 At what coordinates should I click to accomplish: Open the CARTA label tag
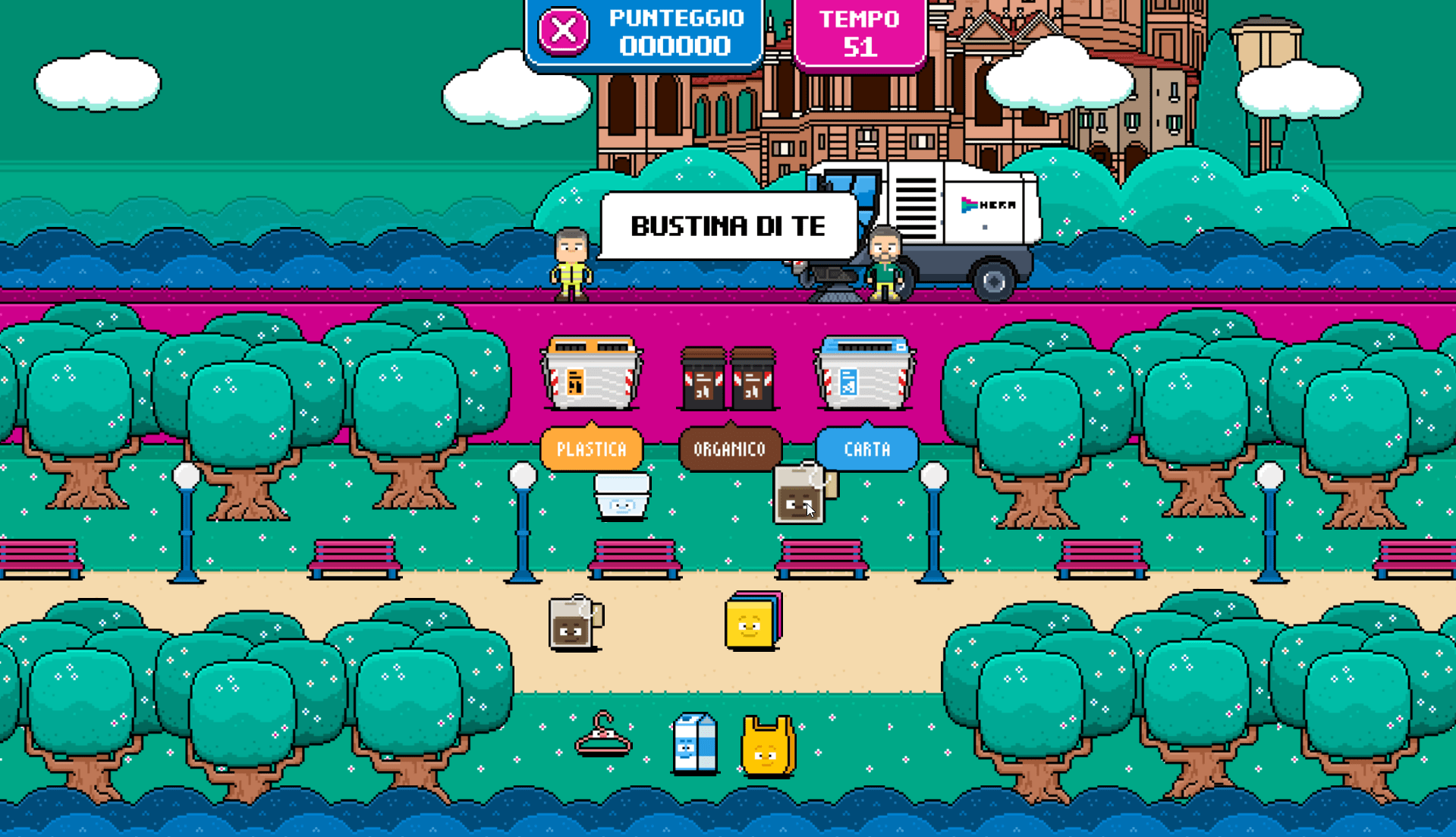[x=866, y=448]
